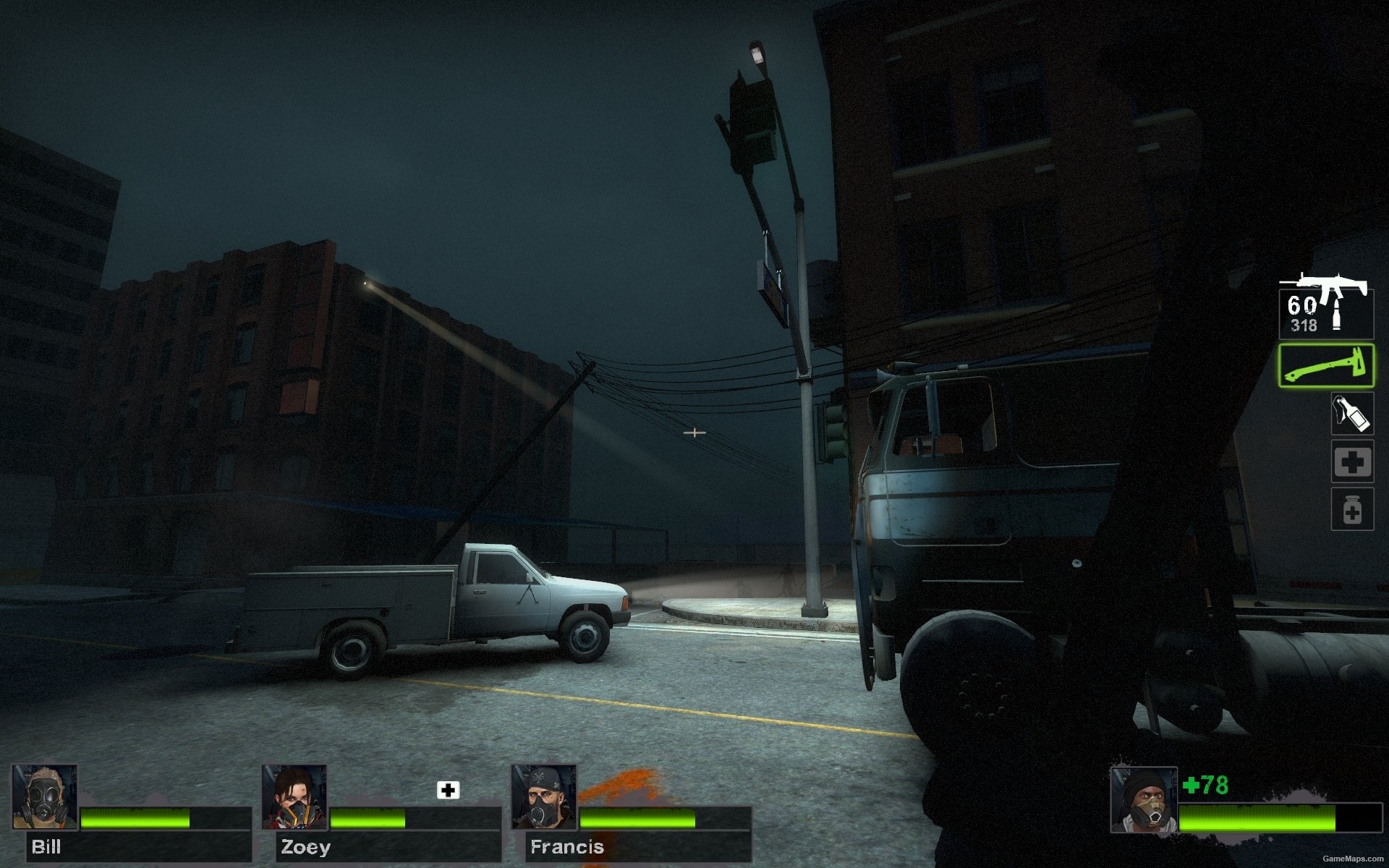The width and height of the screenshot is (1389, 868).
Task: Click the medkit indicator above Zoey's health
Action: (448, 790)
